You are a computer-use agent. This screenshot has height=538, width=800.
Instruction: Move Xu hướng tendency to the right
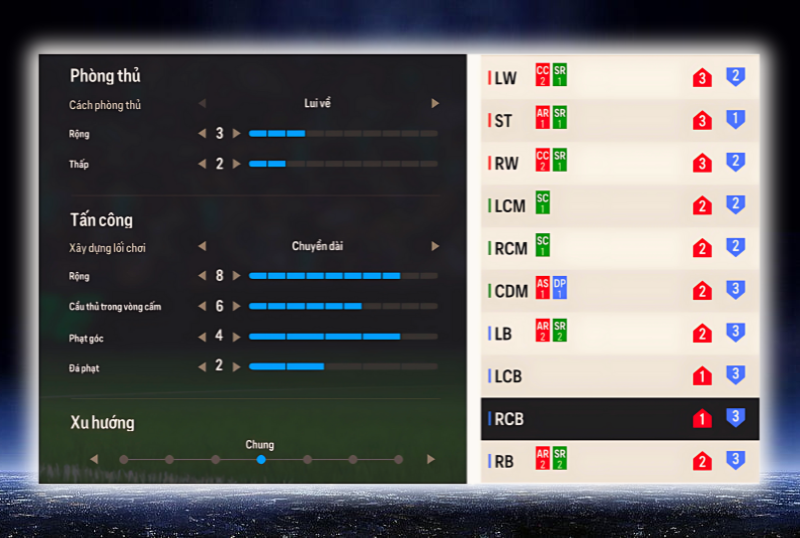click(x=431, y=459)
